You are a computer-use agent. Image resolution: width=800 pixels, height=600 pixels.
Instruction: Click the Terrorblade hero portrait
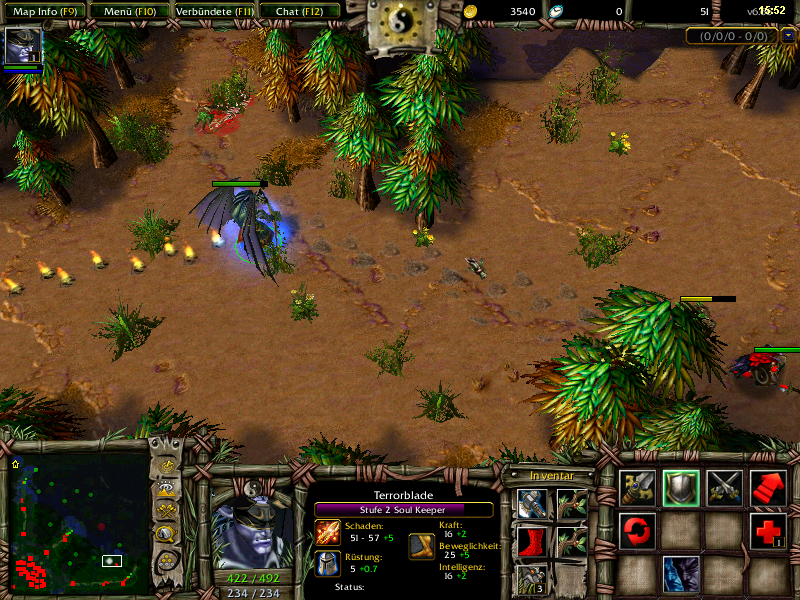(252, 527)
